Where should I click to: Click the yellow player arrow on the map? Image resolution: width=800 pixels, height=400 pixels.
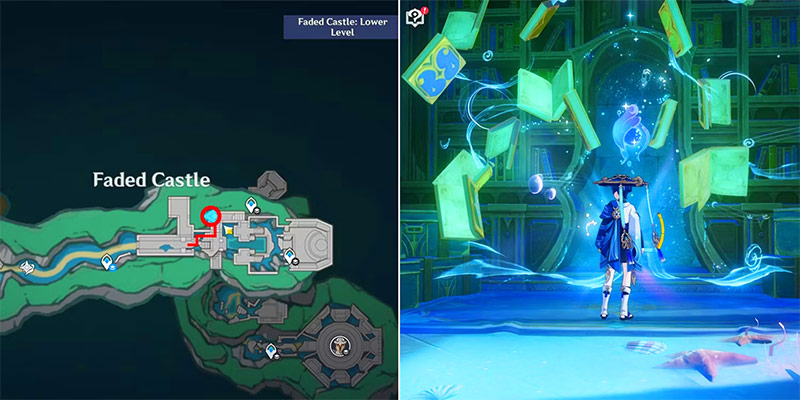pos(227,229)
